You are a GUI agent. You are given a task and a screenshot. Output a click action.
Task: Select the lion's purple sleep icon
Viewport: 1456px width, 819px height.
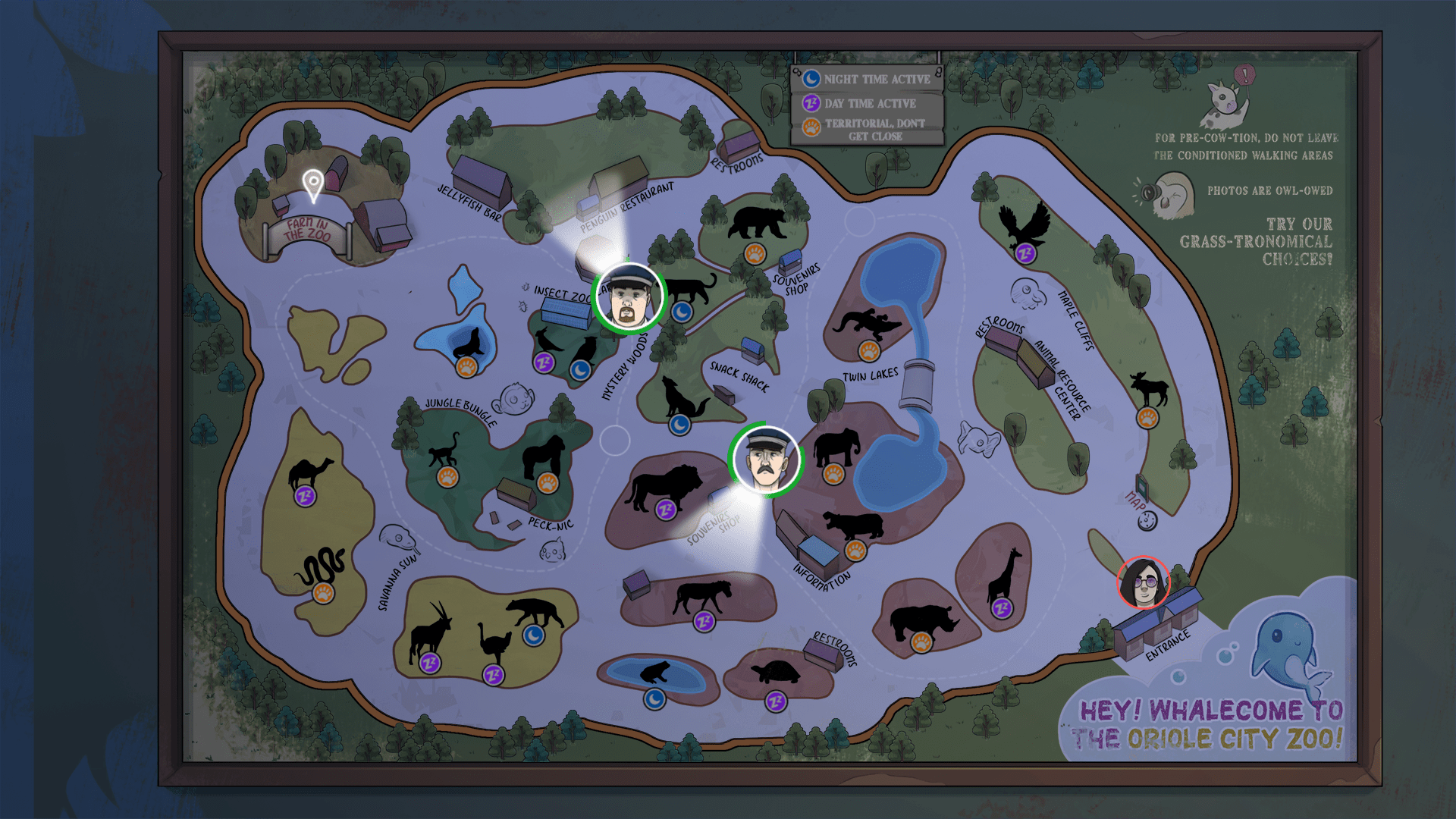[x=665, y=510]
